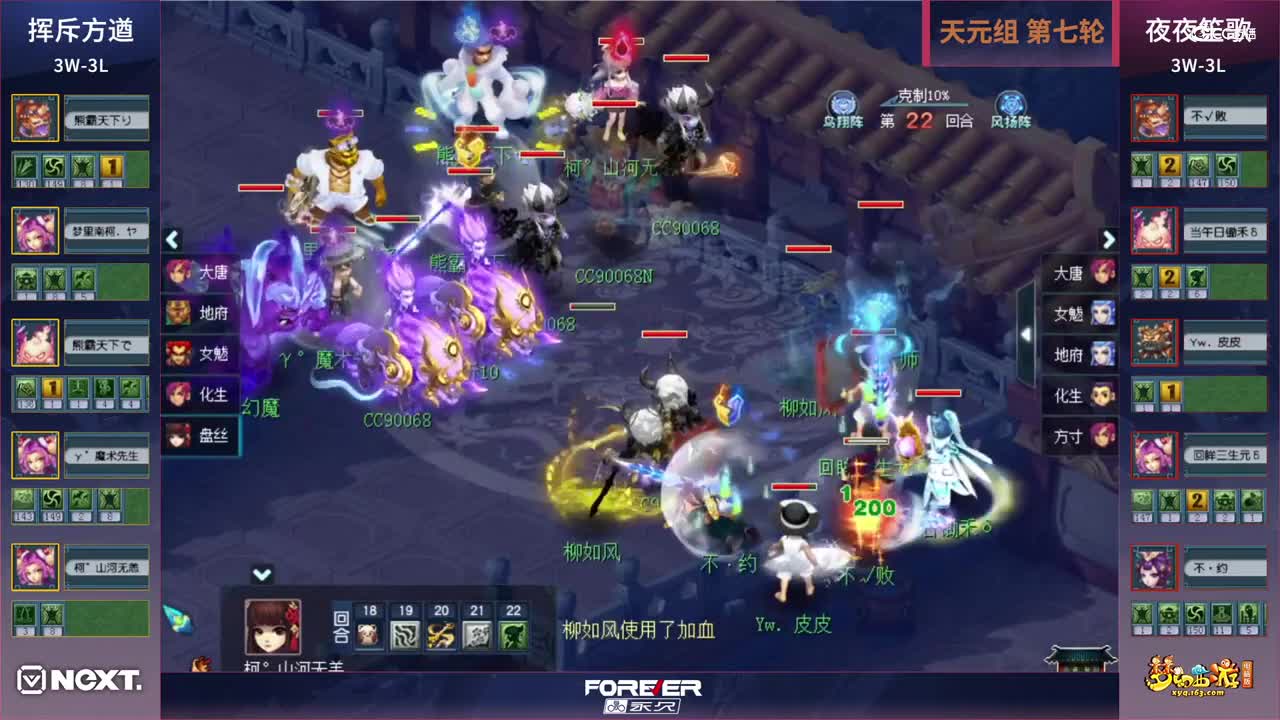Click the turn 22 green skill icon
This screenshot has height=720, width=1280.
coord(512,634)
